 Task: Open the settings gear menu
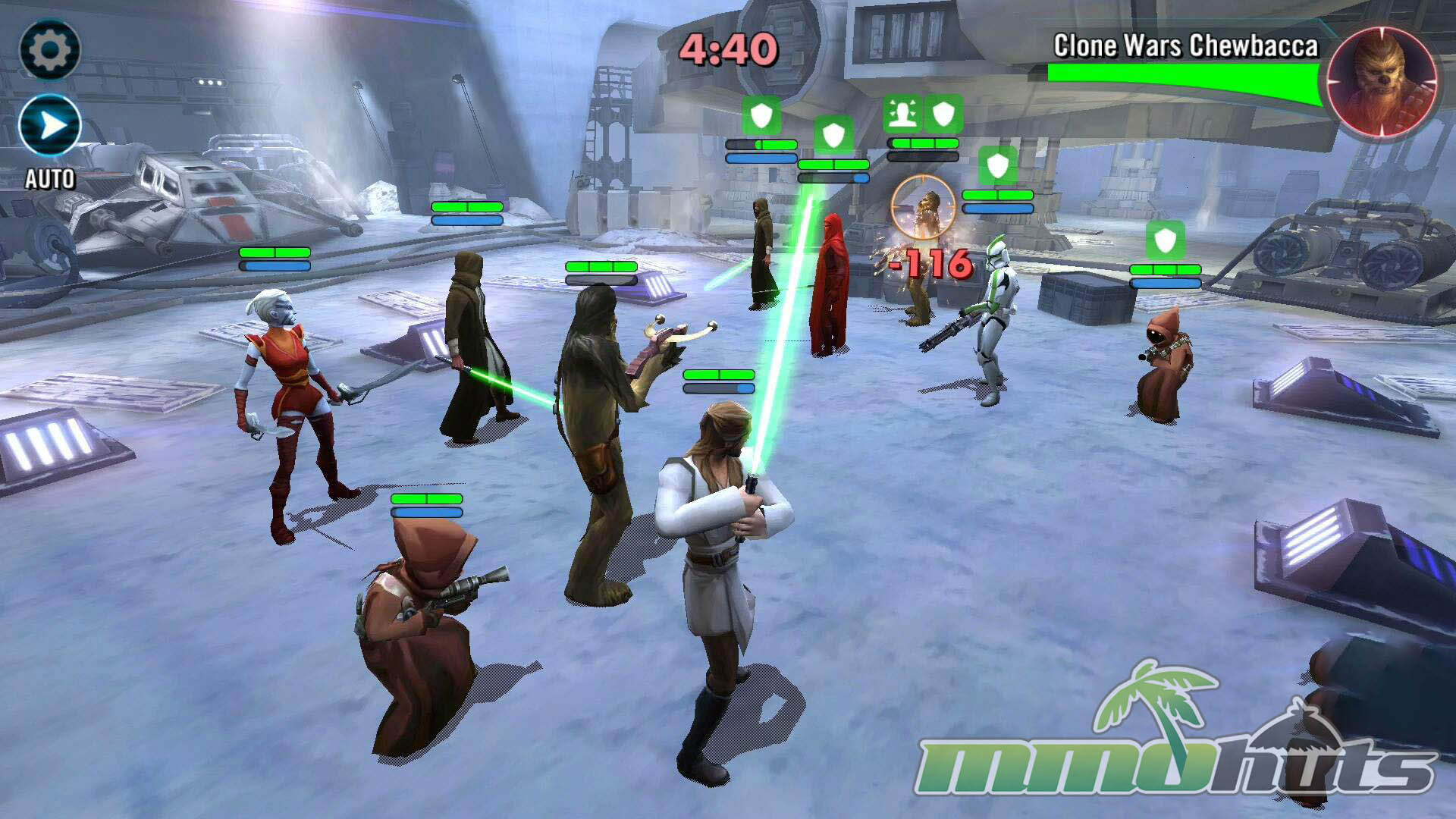tap(49, 50)
